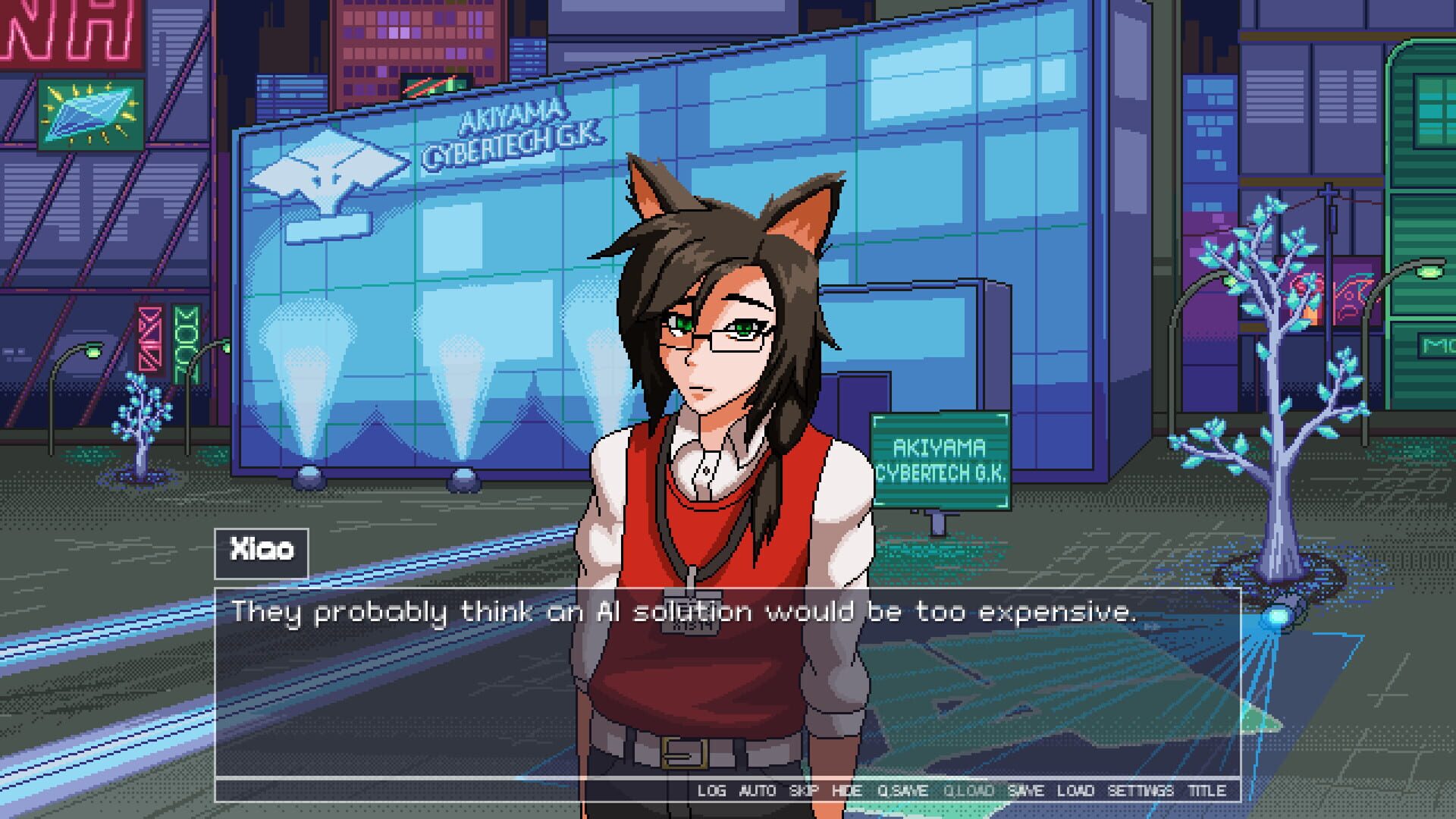1456x819 pixels.
Task: HIDE the dialogue text box
Action: click(849, 790)
